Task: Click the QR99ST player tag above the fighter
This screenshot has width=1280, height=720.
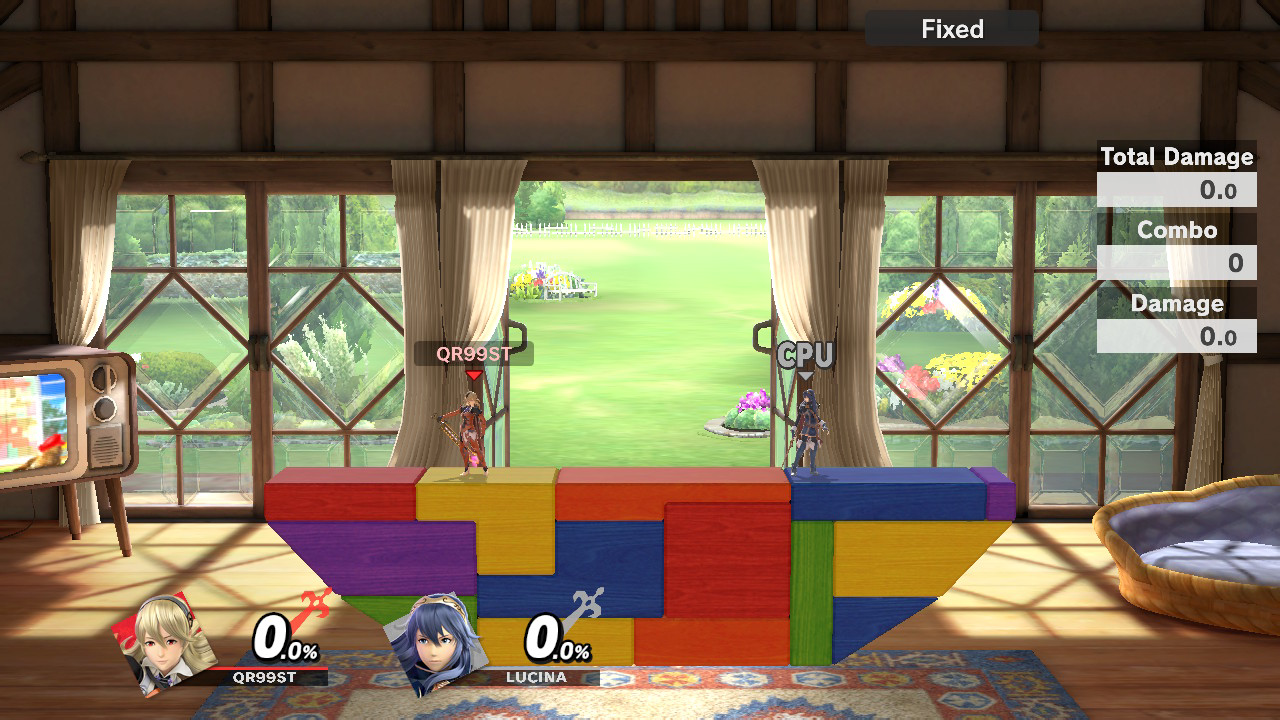Action: [x=473, y=353]
